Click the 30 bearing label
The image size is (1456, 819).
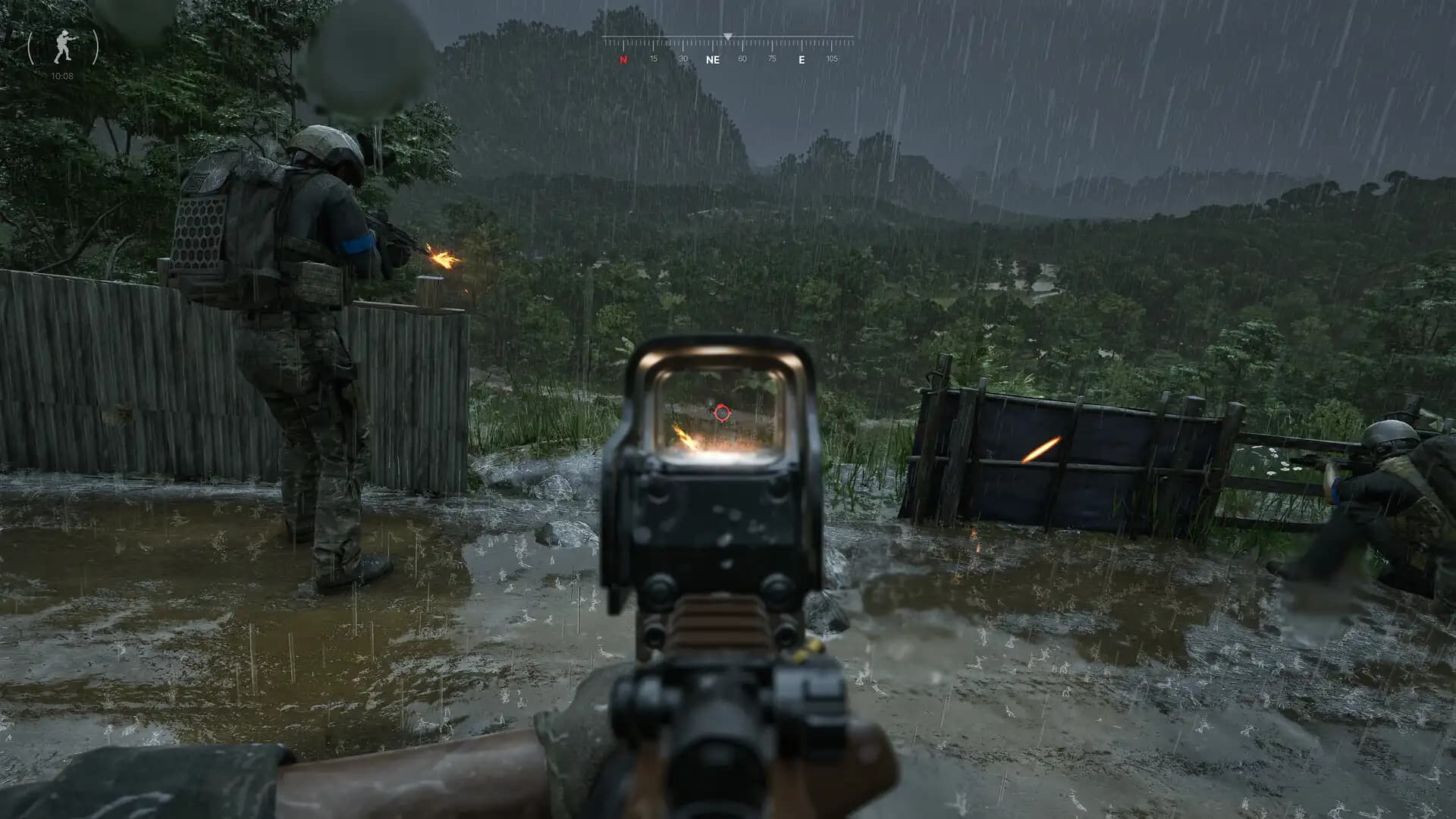pos(682,58)
